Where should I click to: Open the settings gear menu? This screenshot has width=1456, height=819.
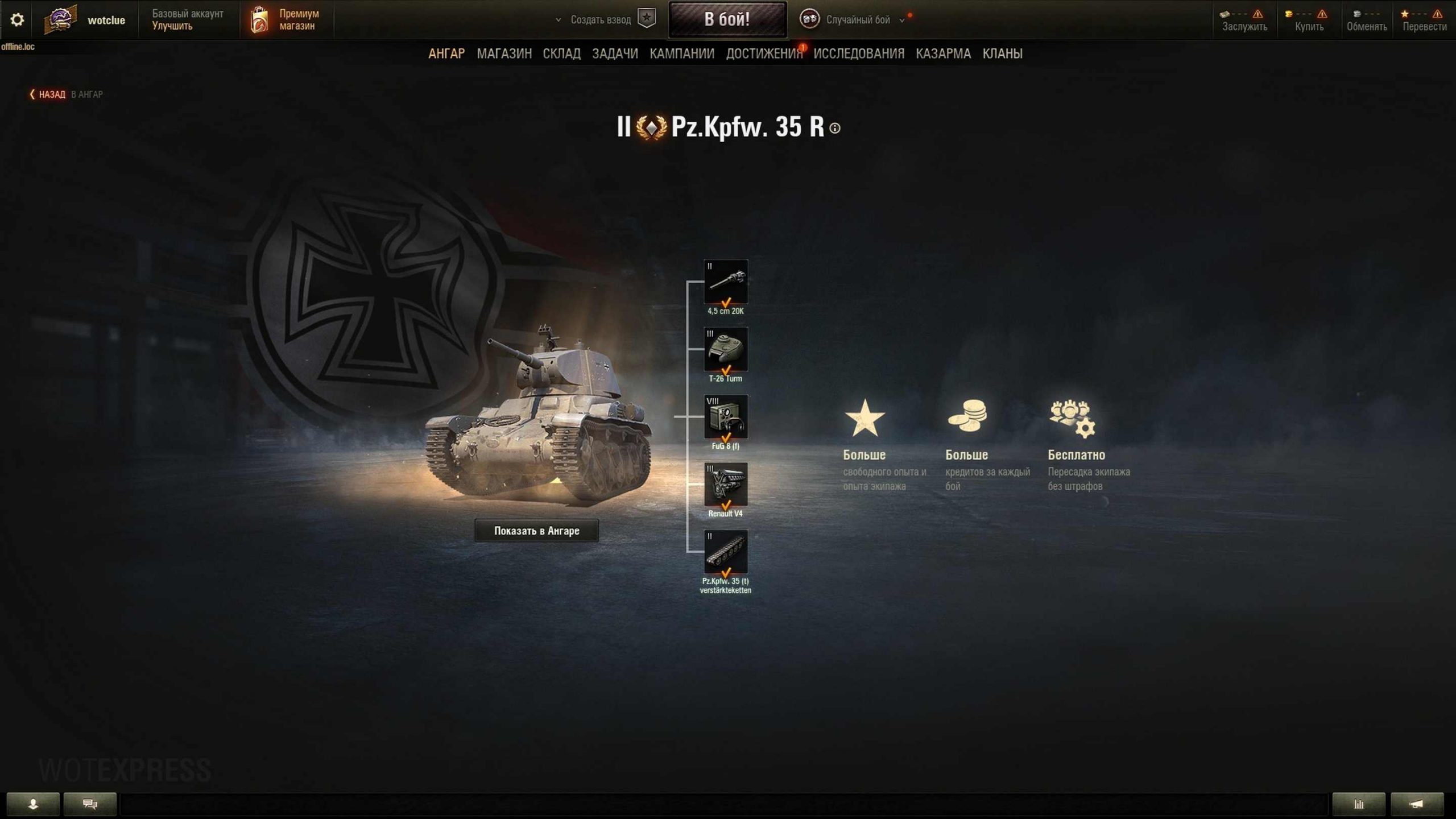[x=17, y=20]
